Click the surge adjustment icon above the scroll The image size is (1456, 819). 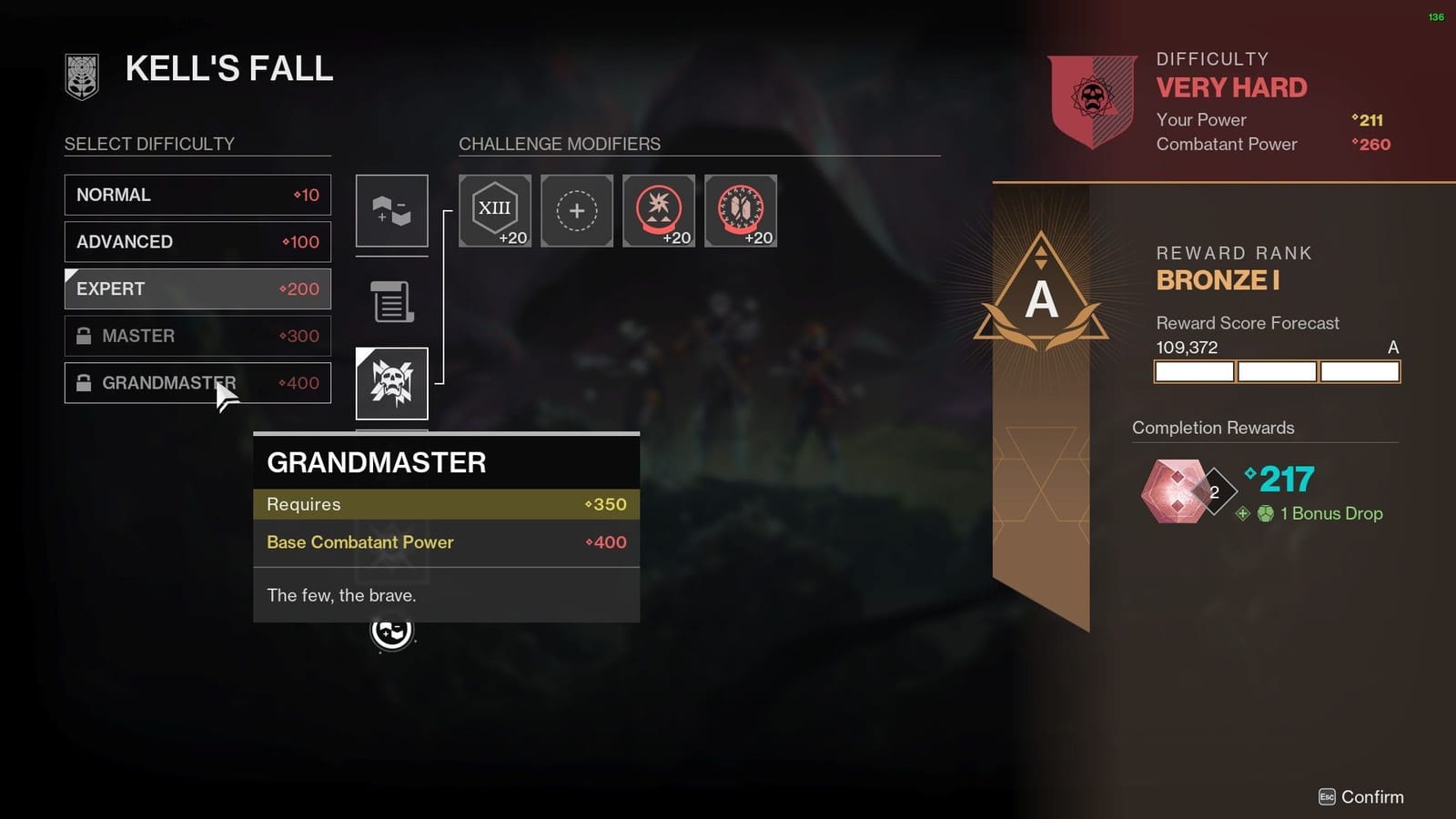[391, 210]
